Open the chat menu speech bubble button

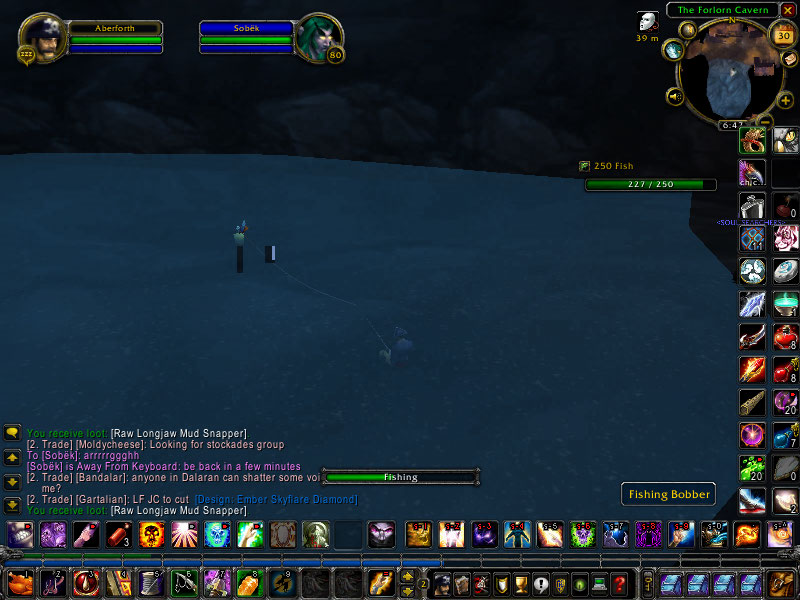(x=13, y=433)
